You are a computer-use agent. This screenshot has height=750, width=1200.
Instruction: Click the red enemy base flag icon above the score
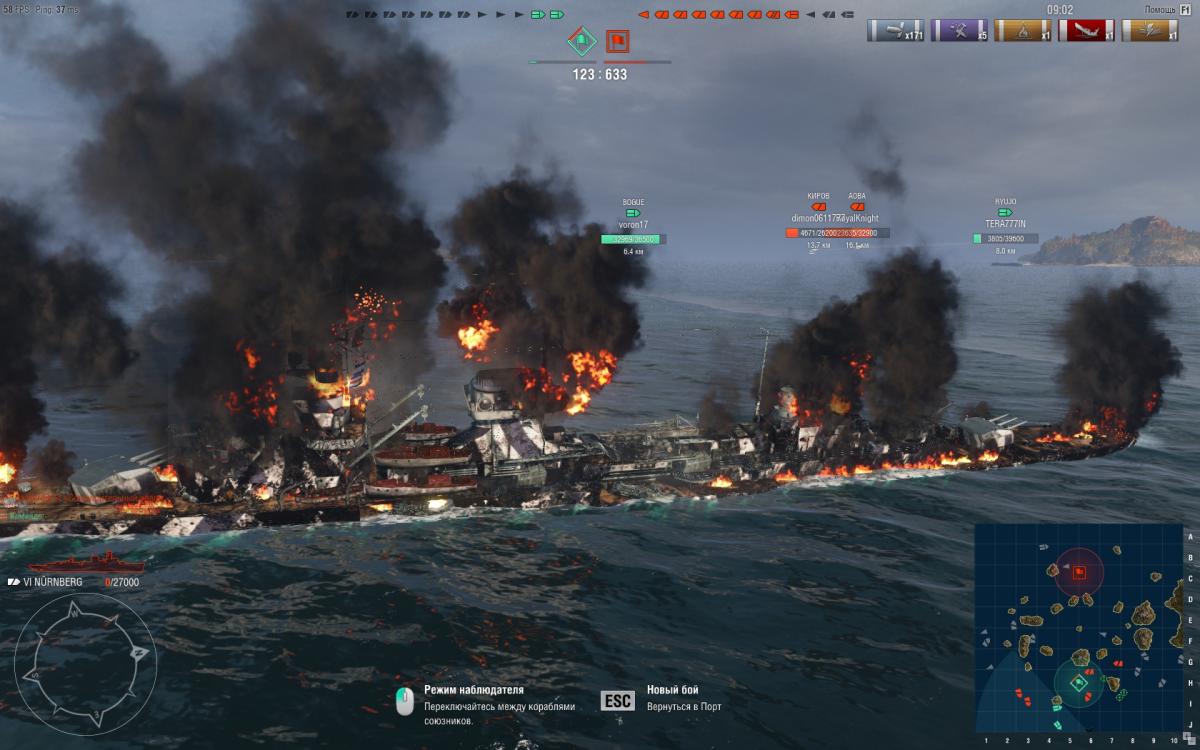[617, 42]
